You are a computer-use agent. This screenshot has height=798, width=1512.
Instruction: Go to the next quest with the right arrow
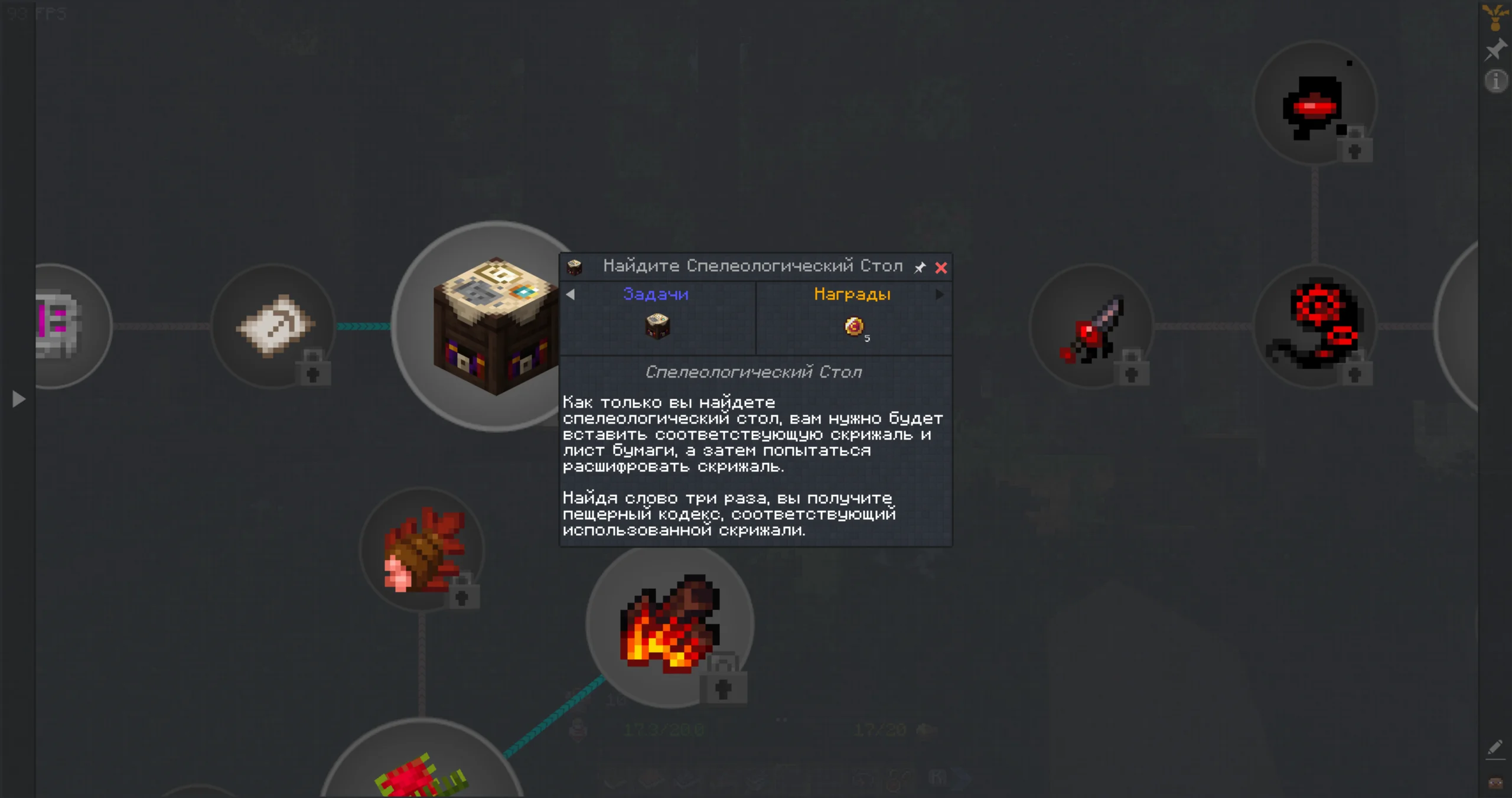tap(940, 294)
